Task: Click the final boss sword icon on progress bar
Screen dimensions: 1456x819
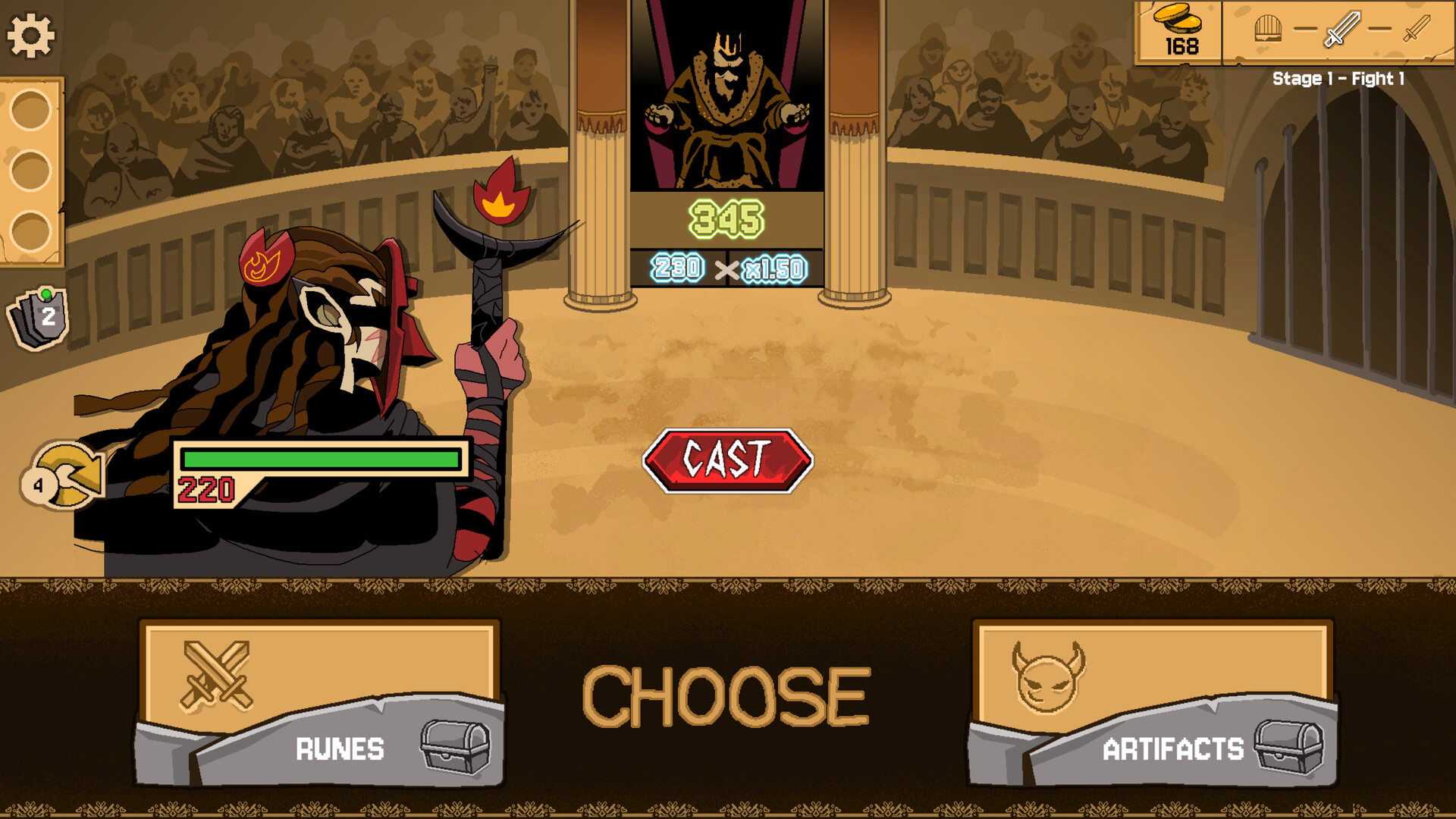Action: [x=1414, y=29]
